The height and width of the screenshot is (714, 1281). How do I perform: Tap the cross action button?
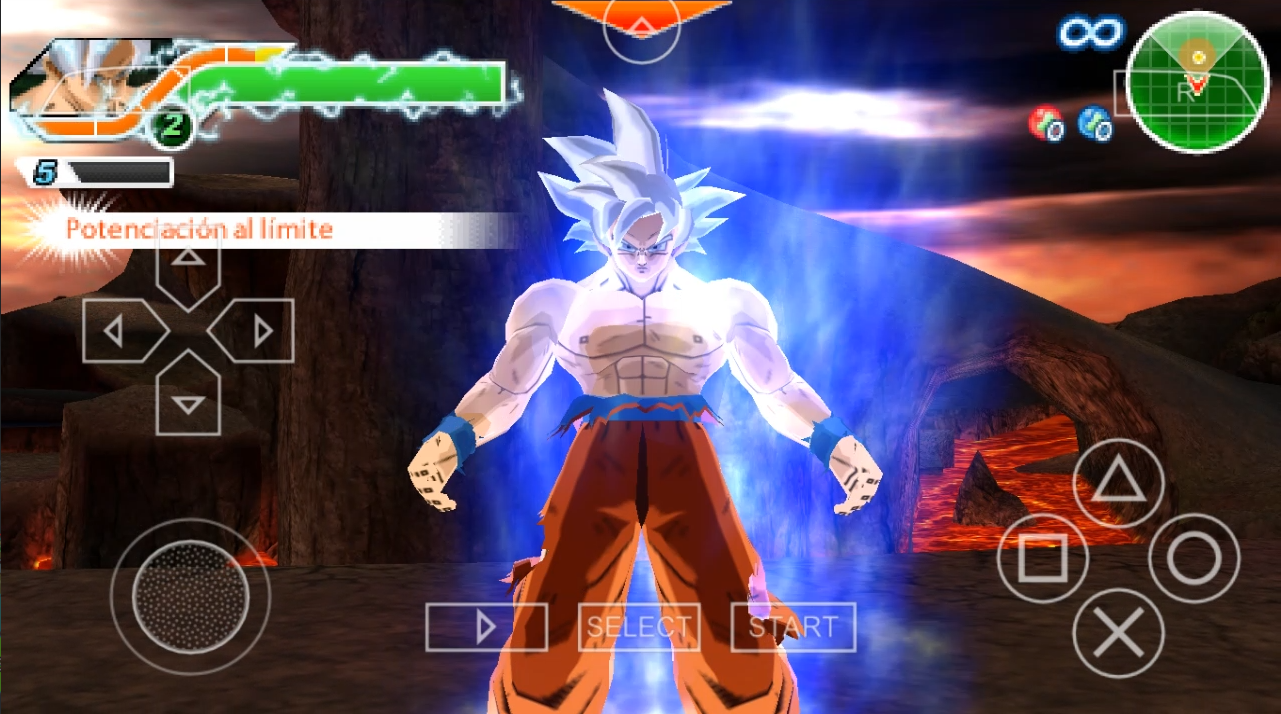pos(1118,633)
